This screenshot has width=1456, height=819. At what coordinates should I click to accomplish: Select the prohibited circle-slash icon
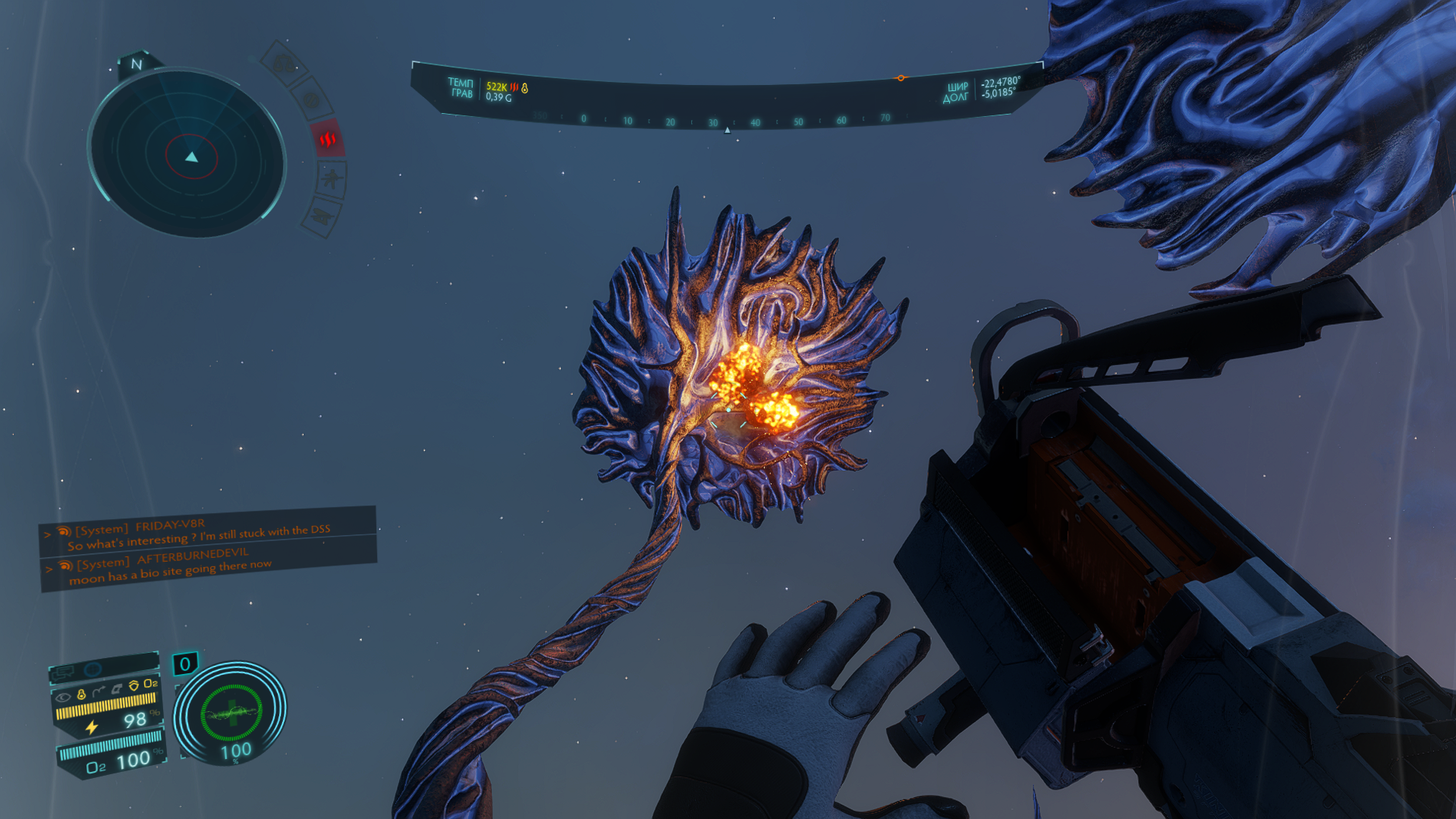pos(310,100)
